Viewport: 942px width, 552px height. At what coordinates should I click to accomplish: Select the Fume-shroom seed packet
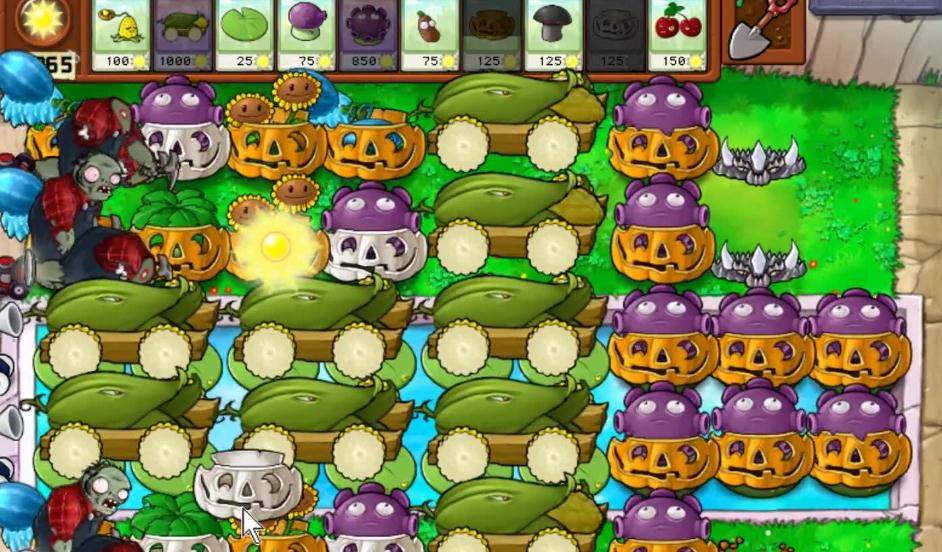point(307,34)
